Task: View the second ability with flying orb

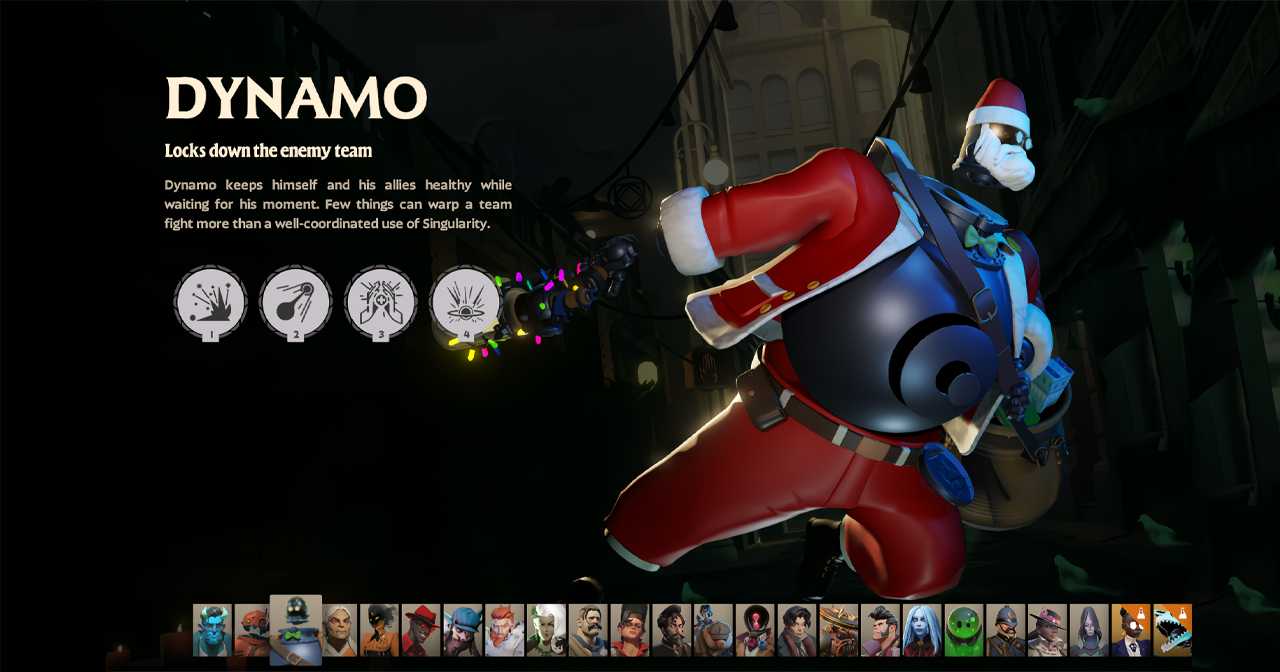Action: pyautogui.click(x=295, y=301)
